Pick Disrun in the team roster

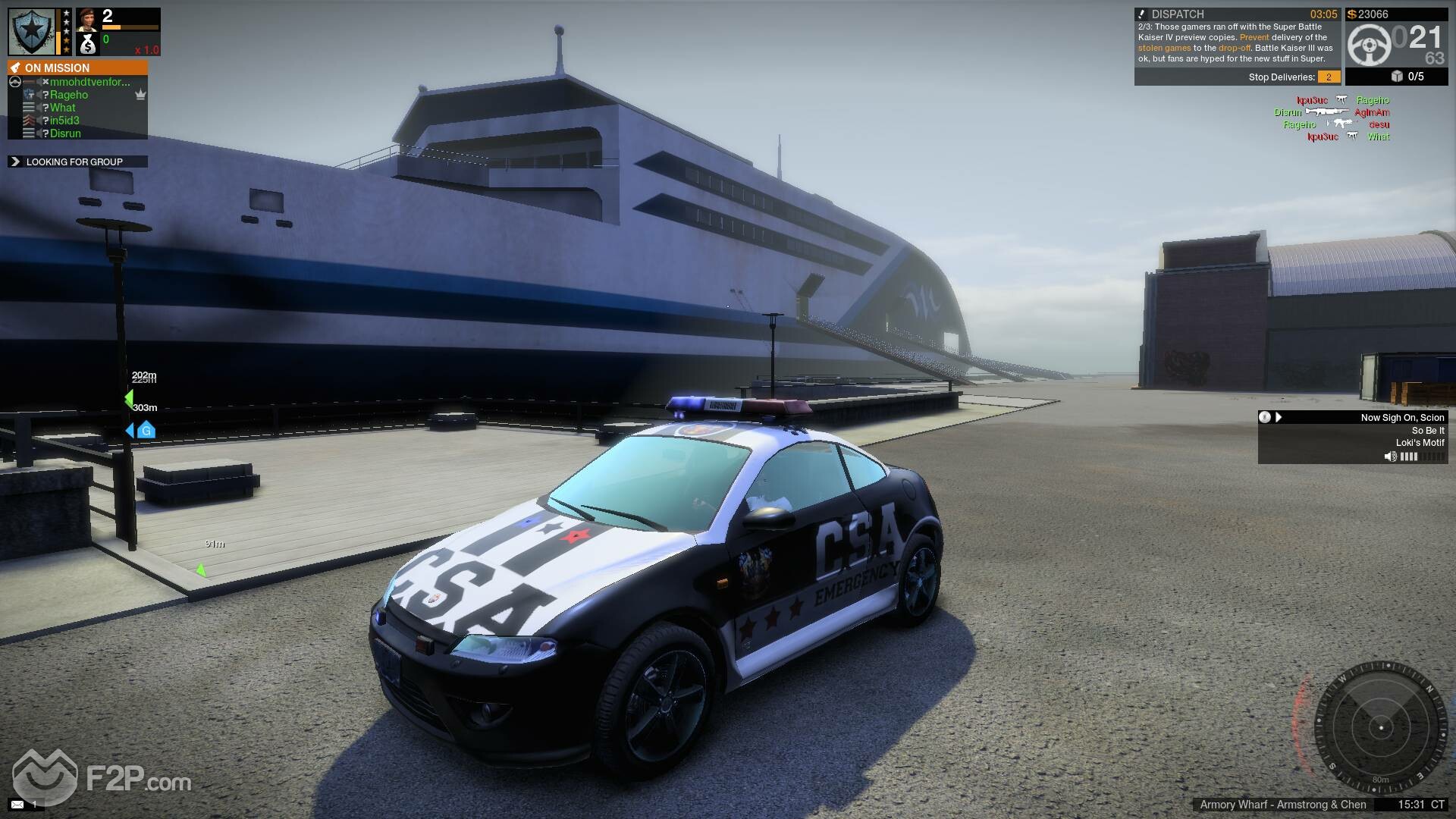[x=65, y=133]
